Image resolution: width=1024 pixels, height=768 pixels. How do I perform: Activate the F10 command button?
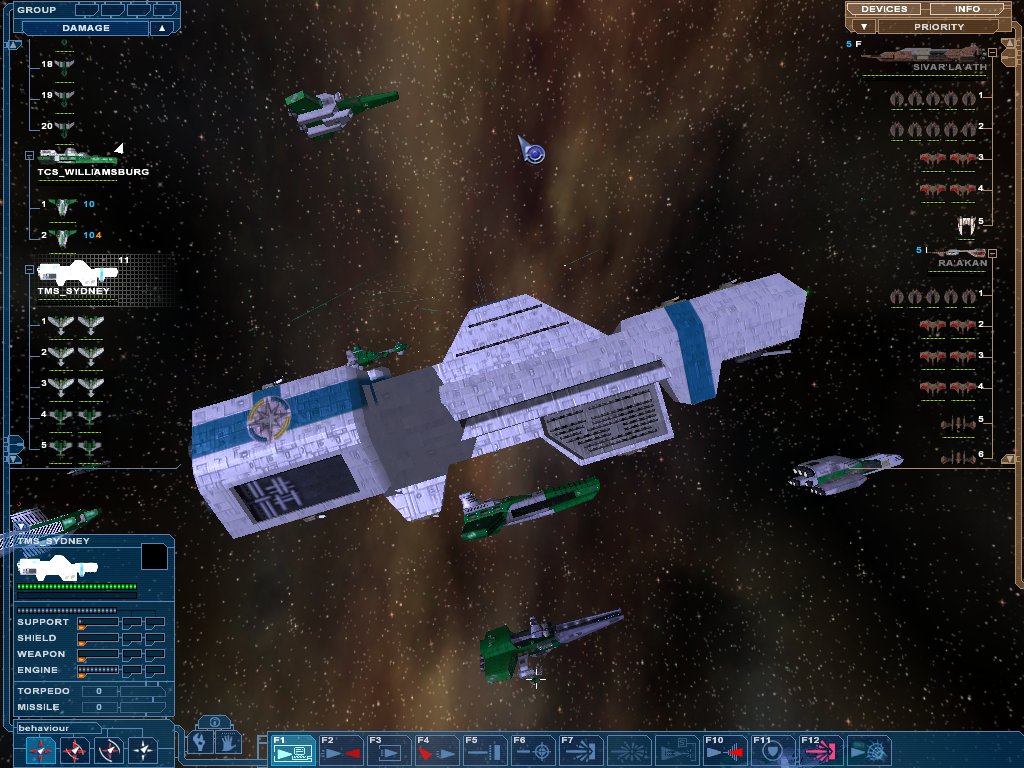click(725, 750)
